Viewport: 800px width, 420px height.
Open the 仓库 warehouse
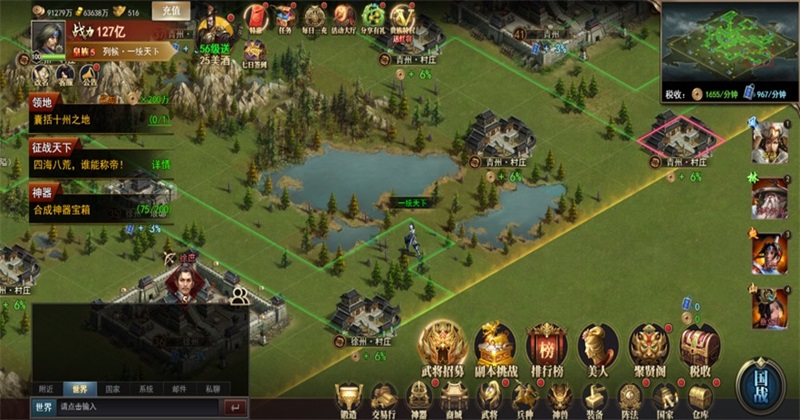pyautogui.click(x=700, y=399)
